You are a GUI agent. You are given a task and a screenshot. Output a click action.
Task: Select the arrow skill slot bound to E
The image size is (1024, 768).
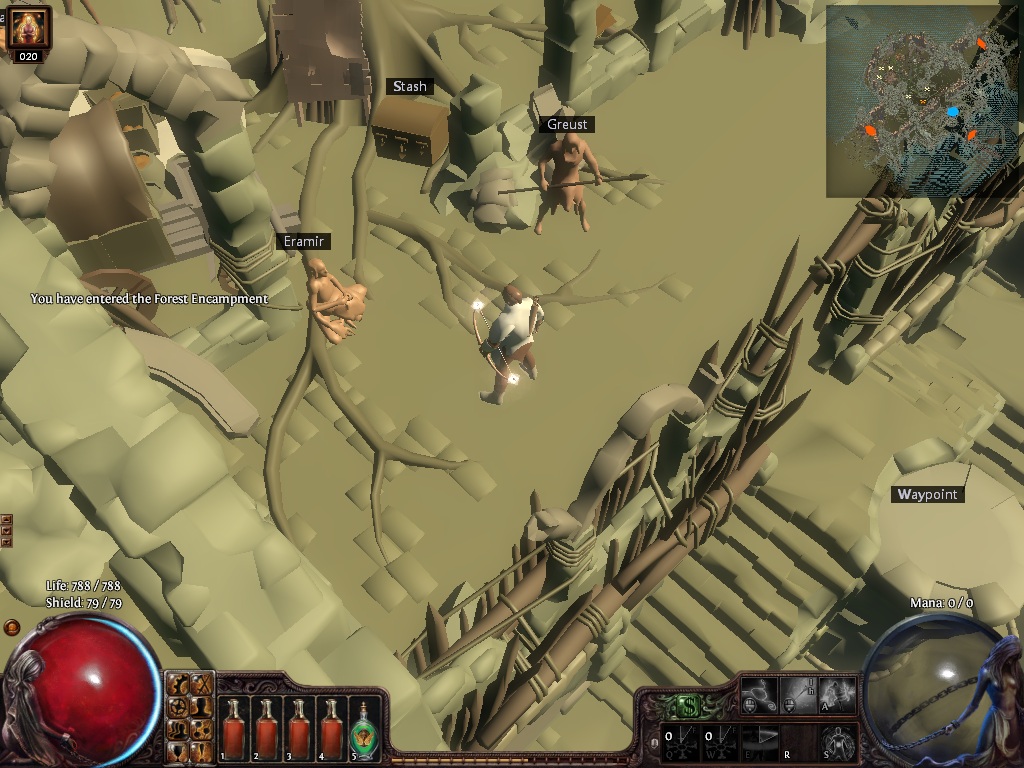pyautogui.click(x=762, y=742)
